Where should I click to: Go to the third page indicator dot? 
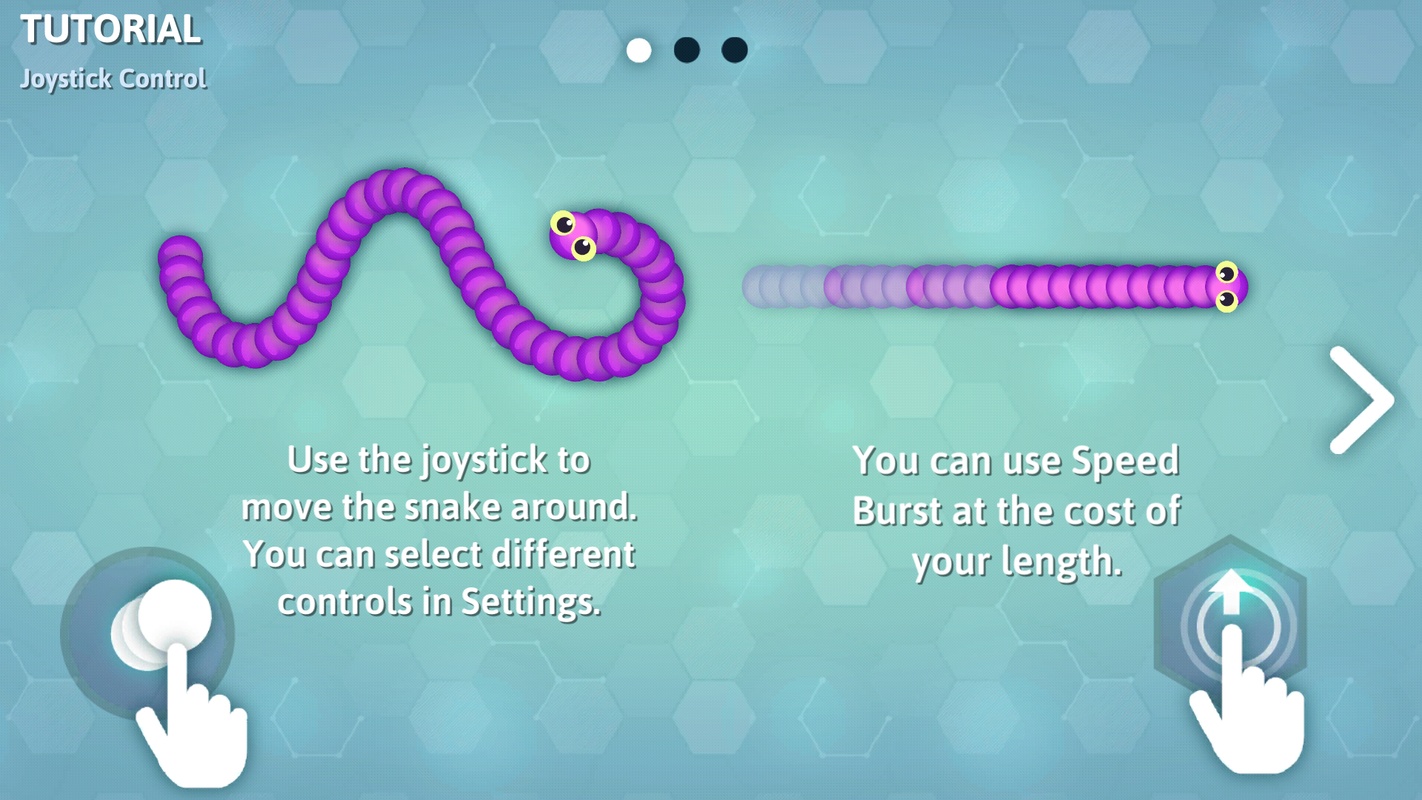click(x=735, y=50)
